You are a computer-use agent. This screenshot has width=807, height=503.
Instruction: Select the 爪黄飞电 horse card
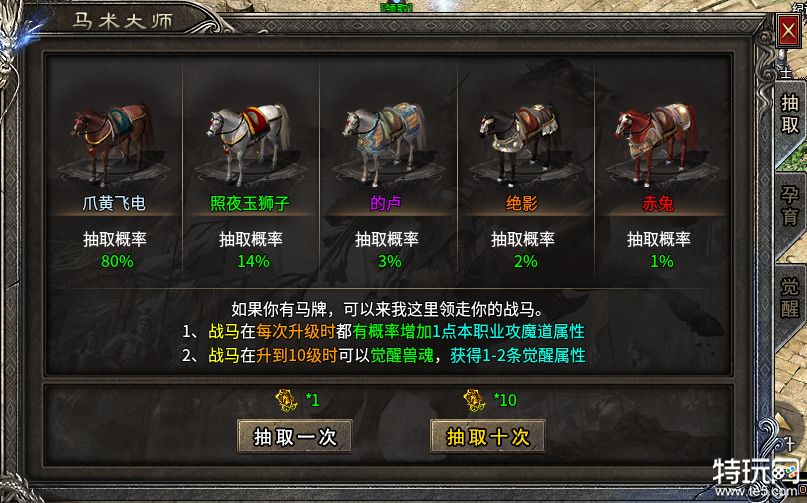[x=114, y=136]
